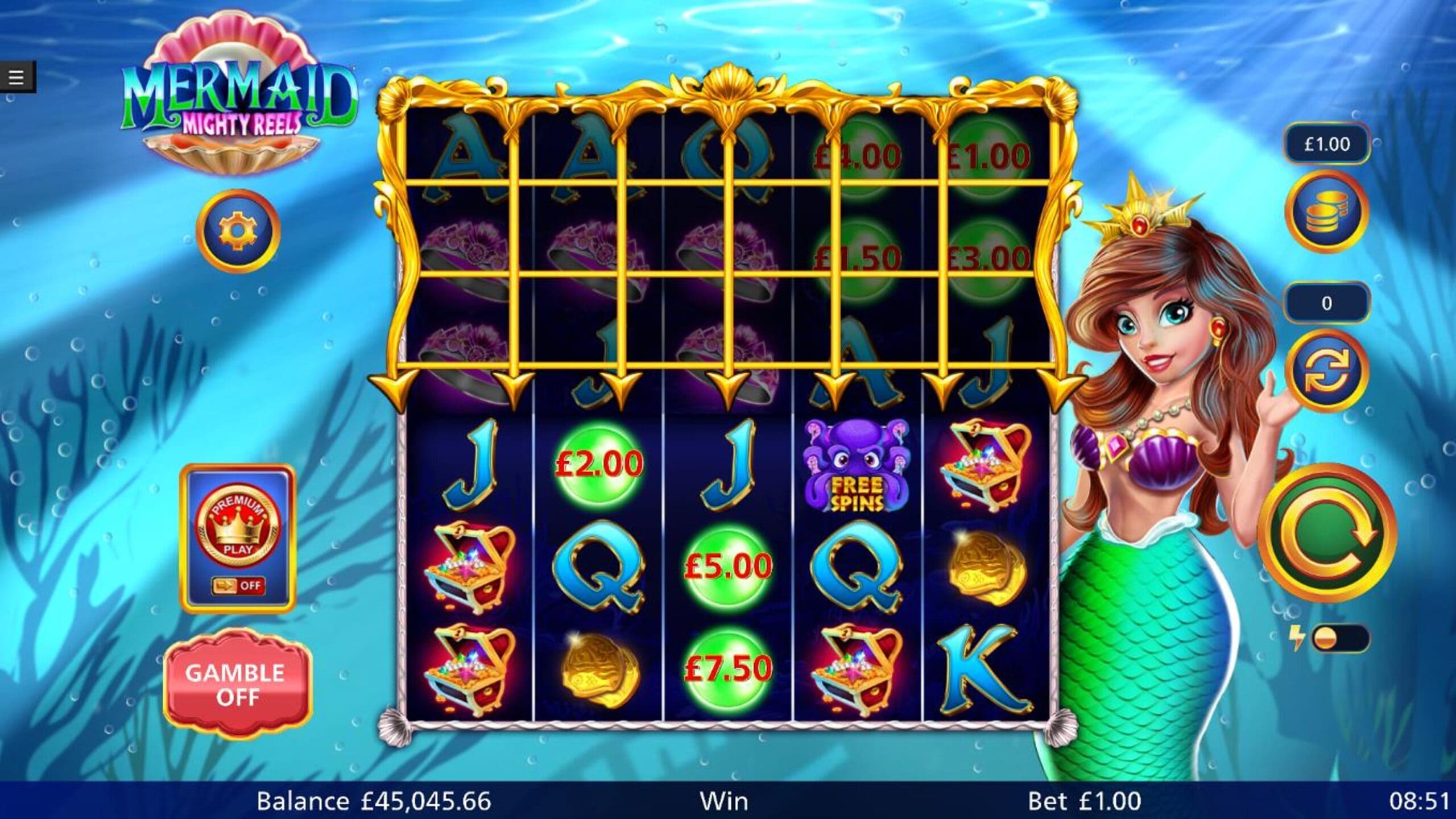The image size is (1456, 819).
Task: Open the autoplay arrows button
Action: [x=1326, y=370]
